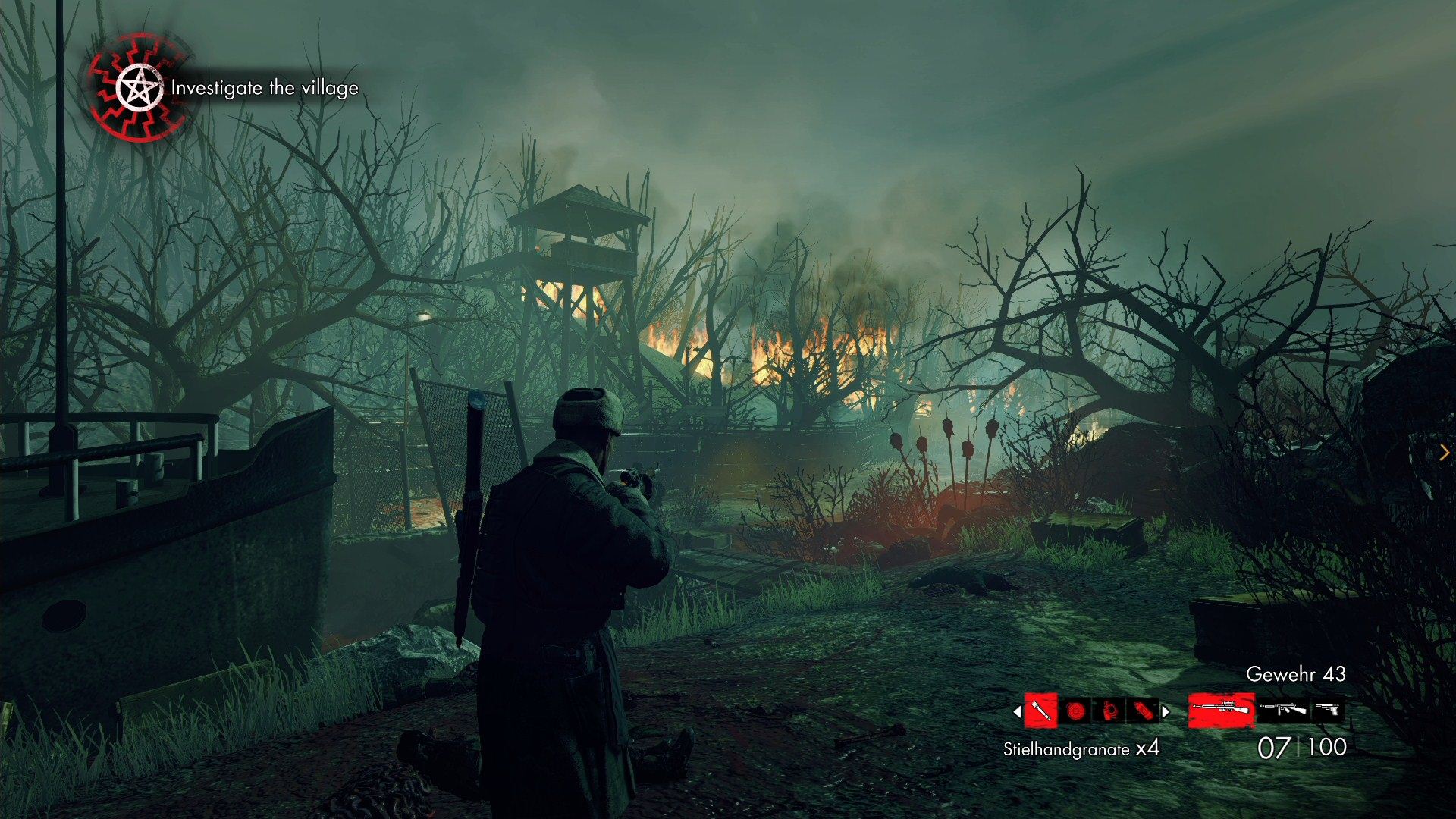Choose the round land mine slot
Viewport: 1456px width, 819px height.
(x=1075, y=711)
